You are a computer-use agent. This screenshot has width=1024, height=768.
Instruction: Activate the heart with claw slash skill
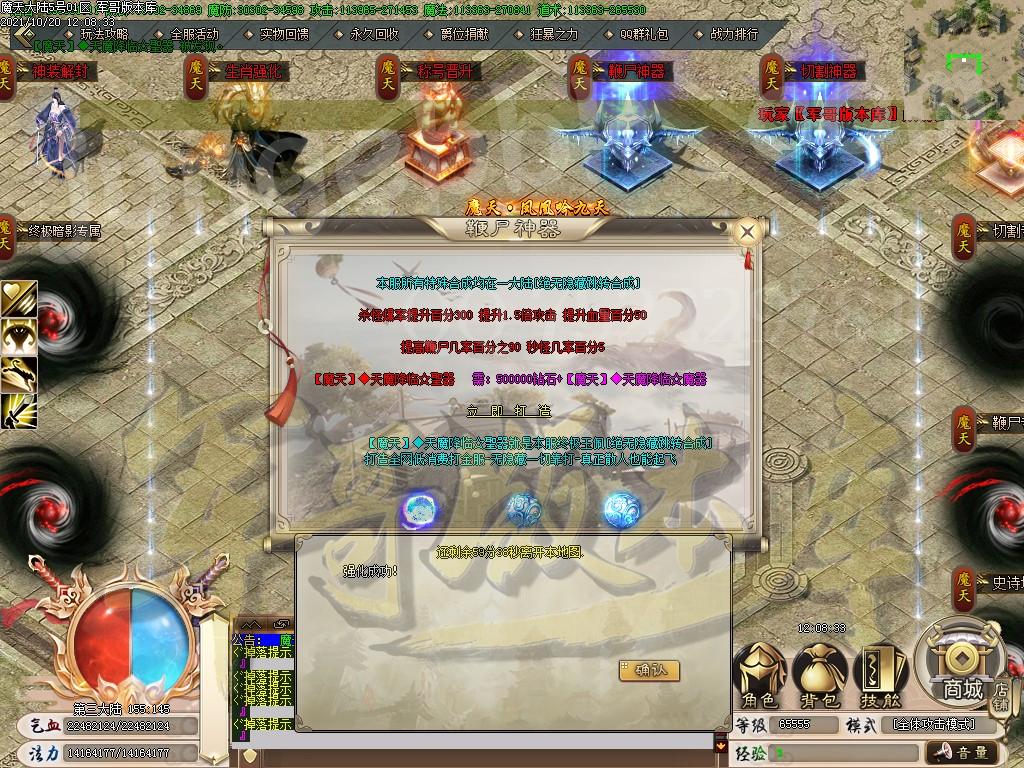tap(19, 297)
